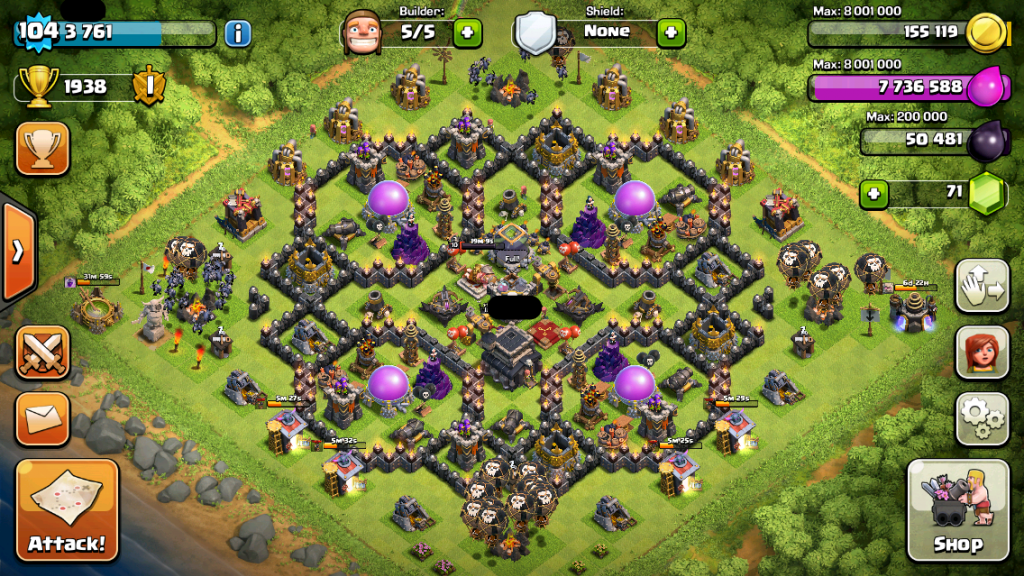Open the Attack! map button
The image size is (1024, 576).
[67, 509]
